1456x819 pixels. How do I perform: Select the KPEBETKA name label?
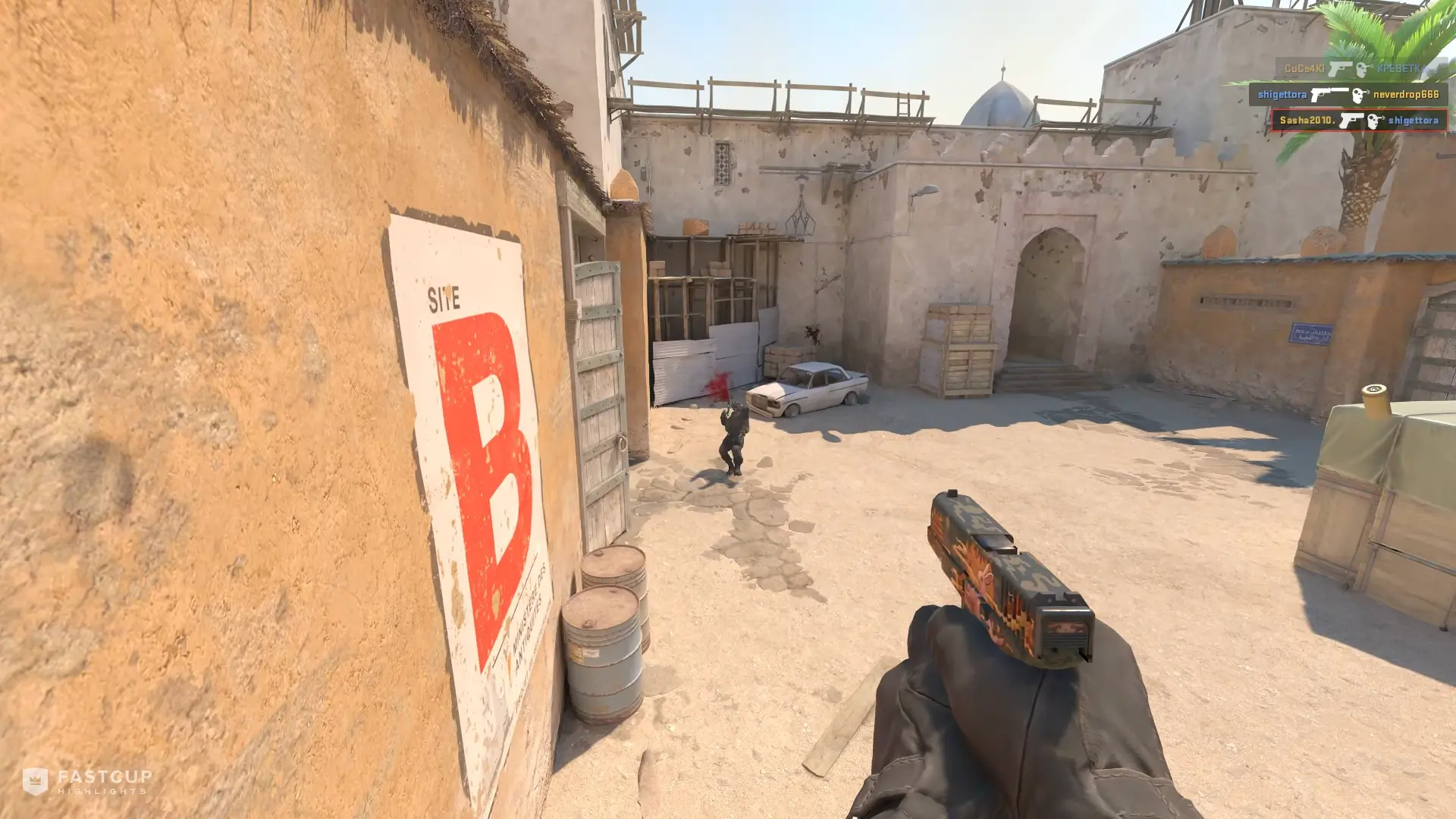(1401, 69)
